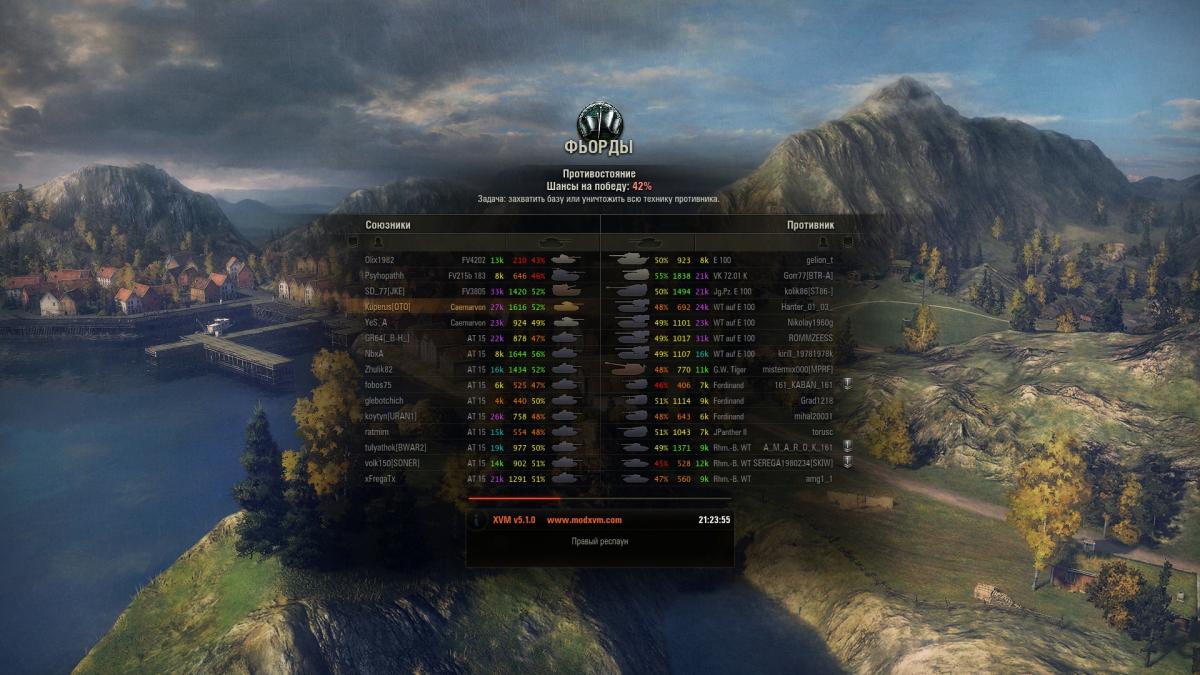Open the www.modxvm.com link
Screen dimensions: 1200x675
[x=584, y=520]
